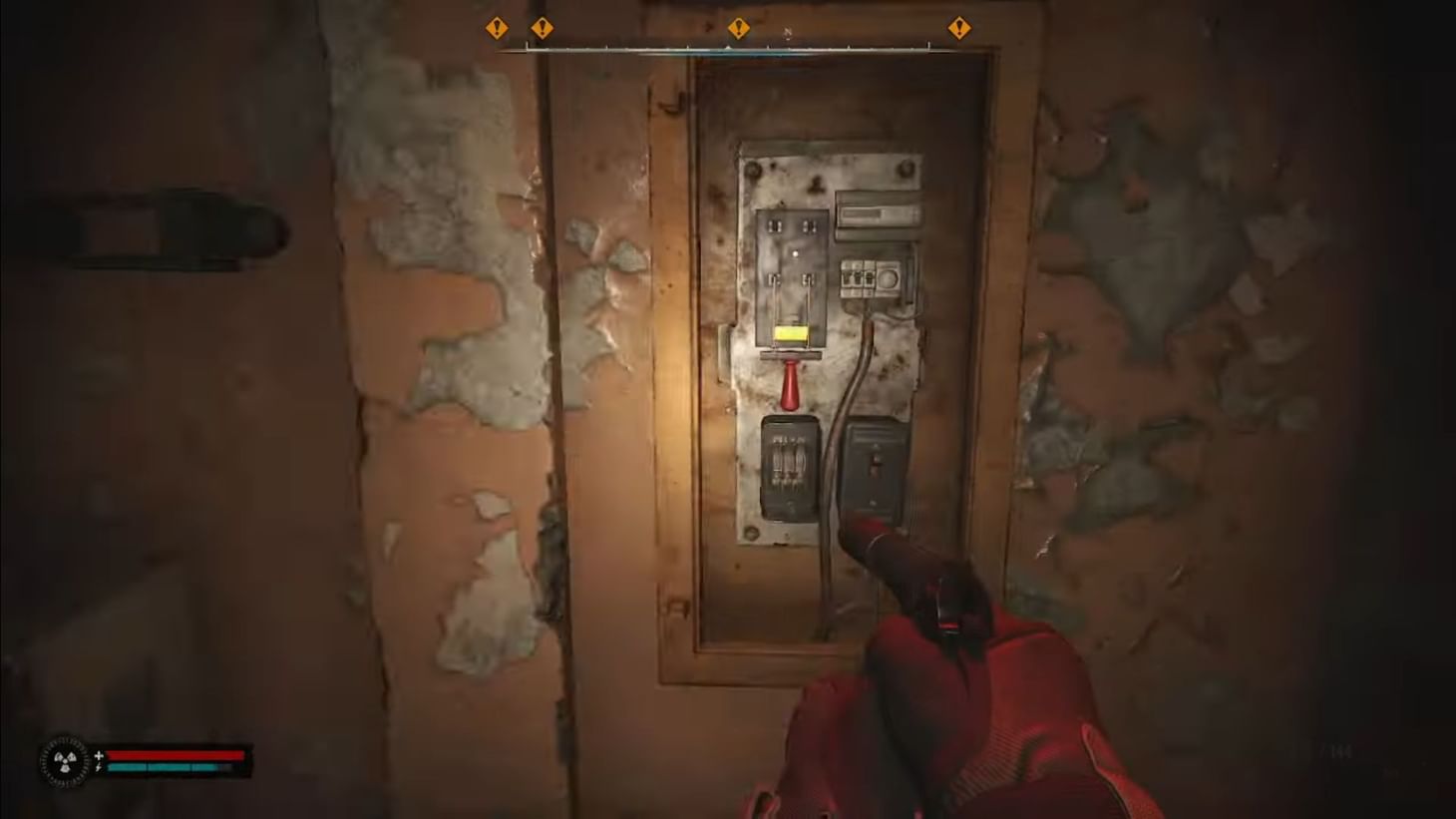
Task: Click the middle breaker button on the strip
Action: click(x=856, y=278)
